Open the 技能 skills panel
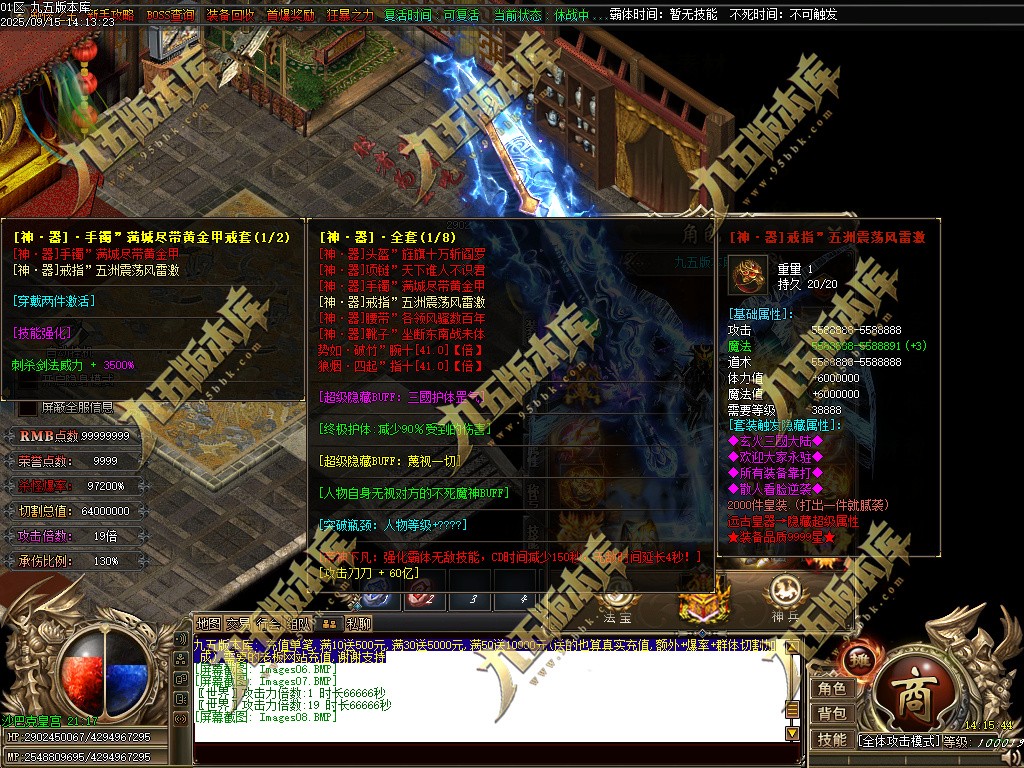 coord(832,739)
